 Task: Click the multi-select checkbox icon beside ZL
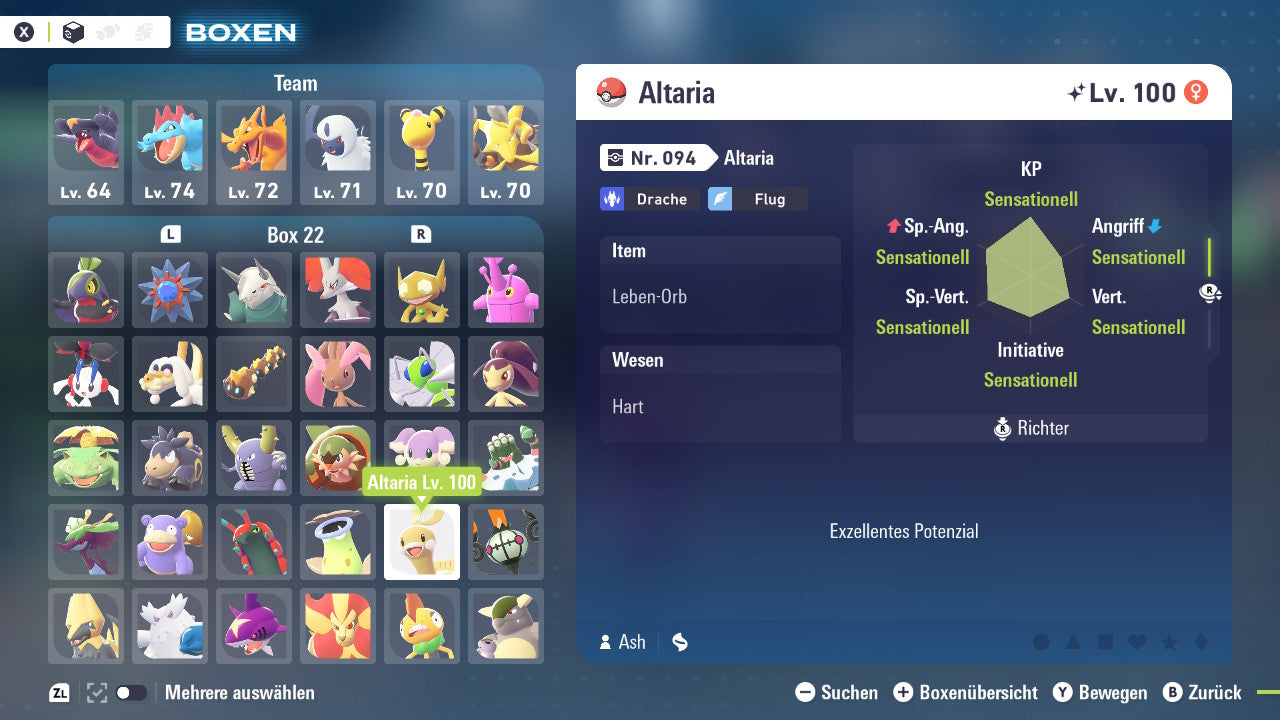tap(95, 692)
